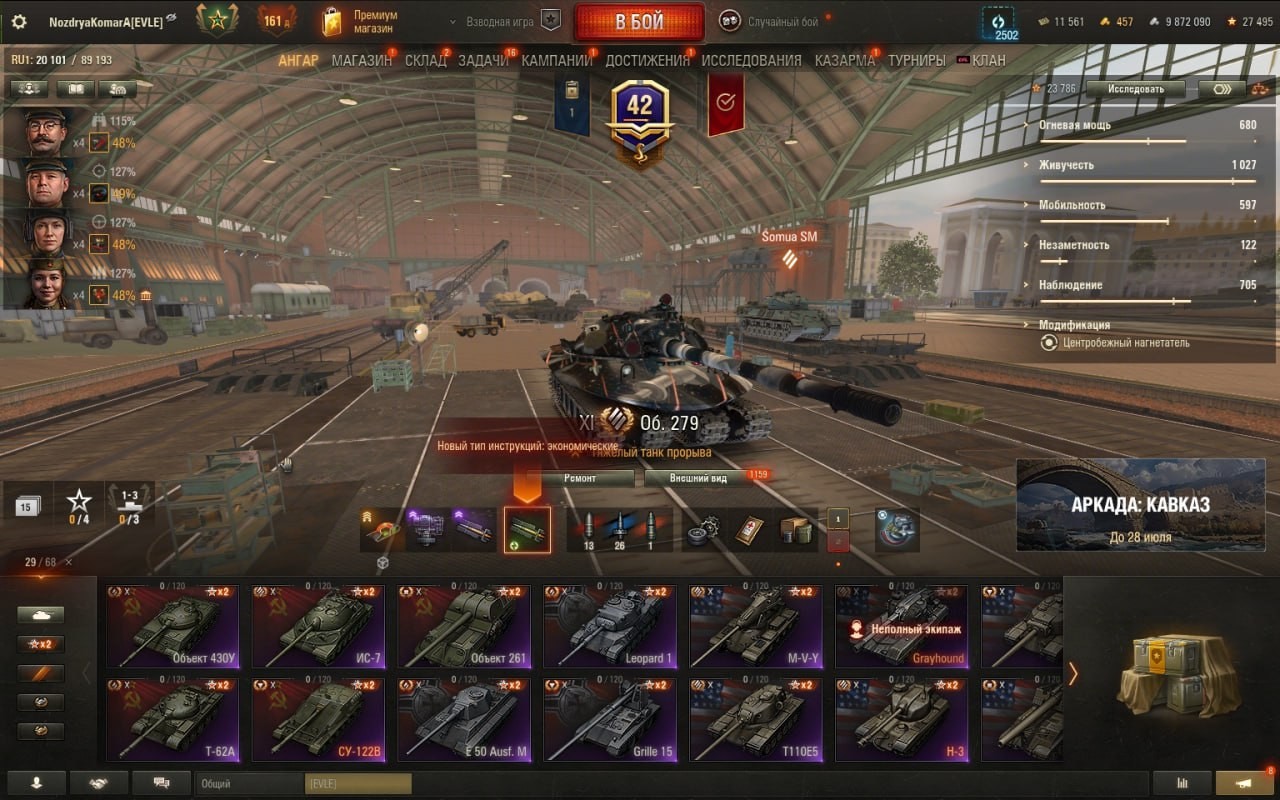The width and height of the screenshot is (1280, 800).
Task: Open the ТУРНИРЫ tab
Action: [x=916, y=60]
